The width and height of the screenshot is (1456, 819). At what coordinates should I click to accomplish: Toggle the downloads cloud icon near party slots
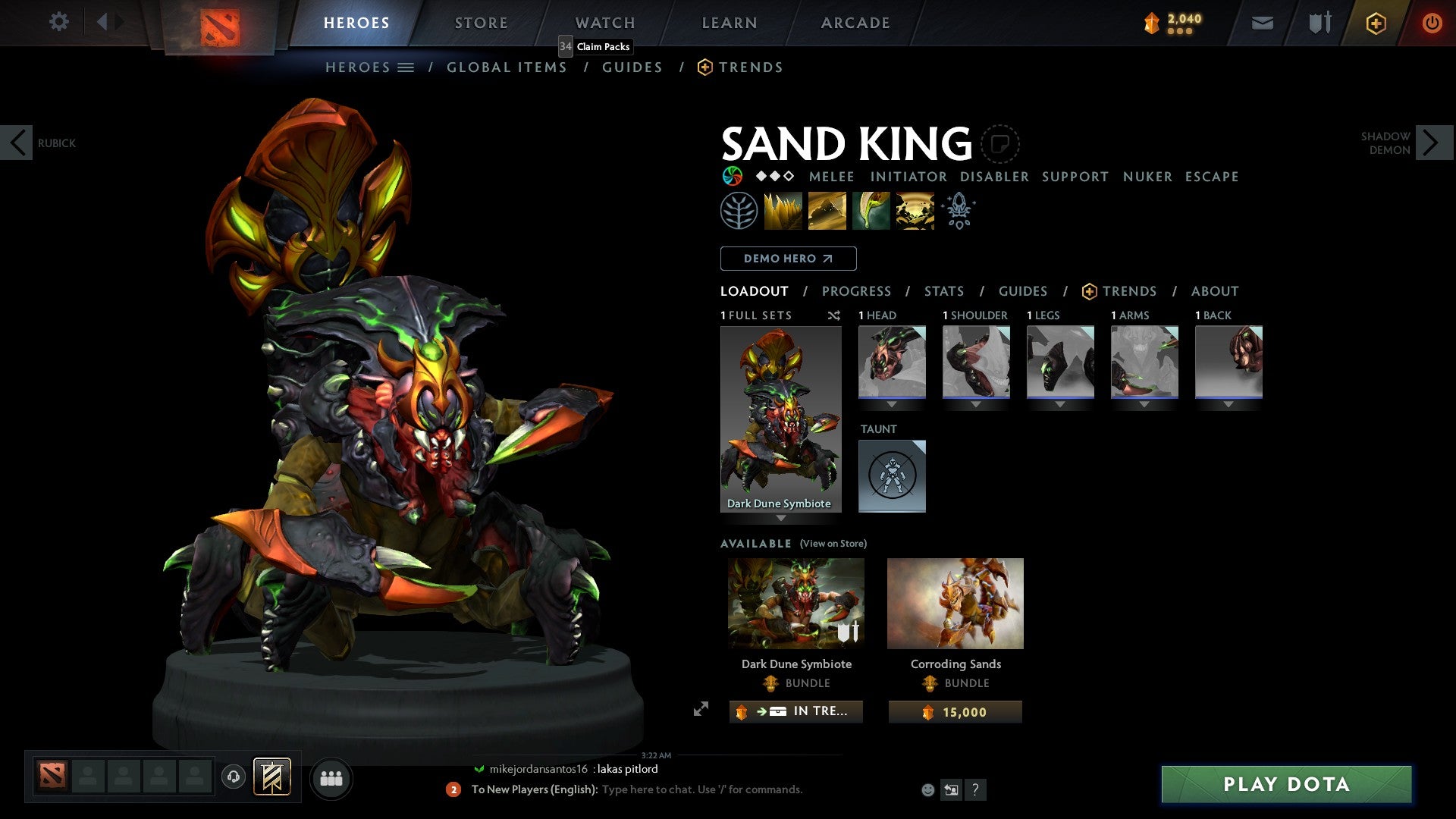click(233, 778)
